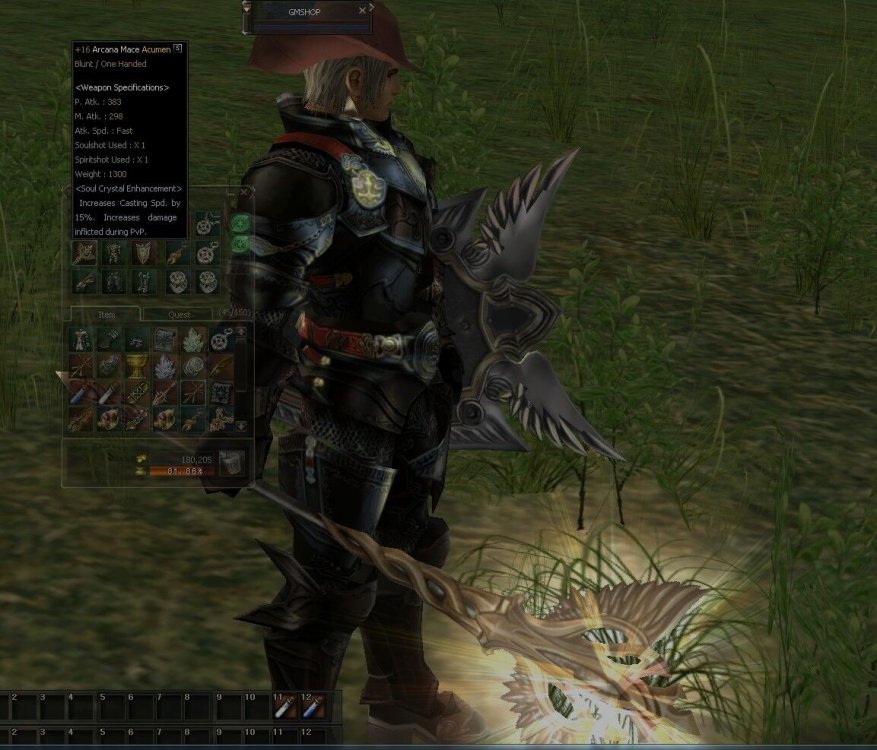
Task: Use the blue potion in hotbar slot 12
Action: click(x=314, y=709)
